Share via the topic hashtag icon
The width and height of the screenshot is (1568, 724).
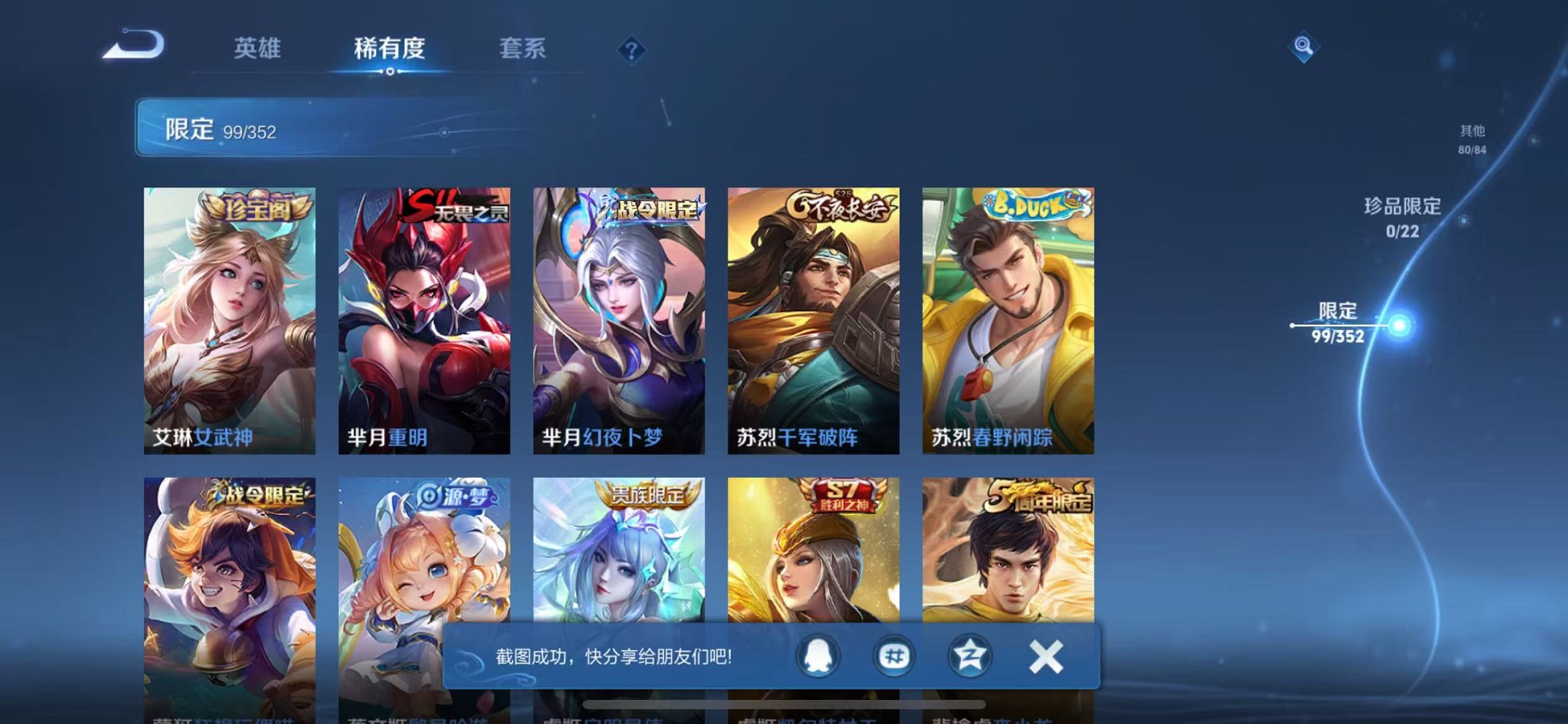click(893, 656)
